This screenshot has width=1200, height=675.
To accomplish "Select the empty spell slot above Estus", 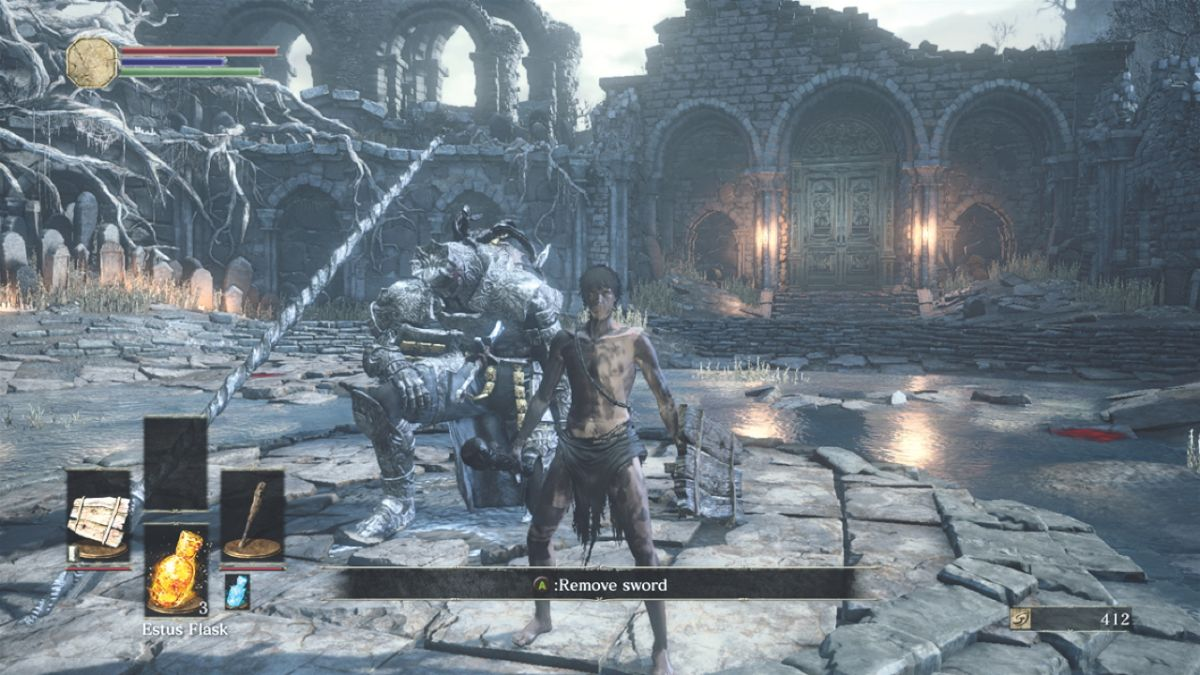I will click(175, 463).
